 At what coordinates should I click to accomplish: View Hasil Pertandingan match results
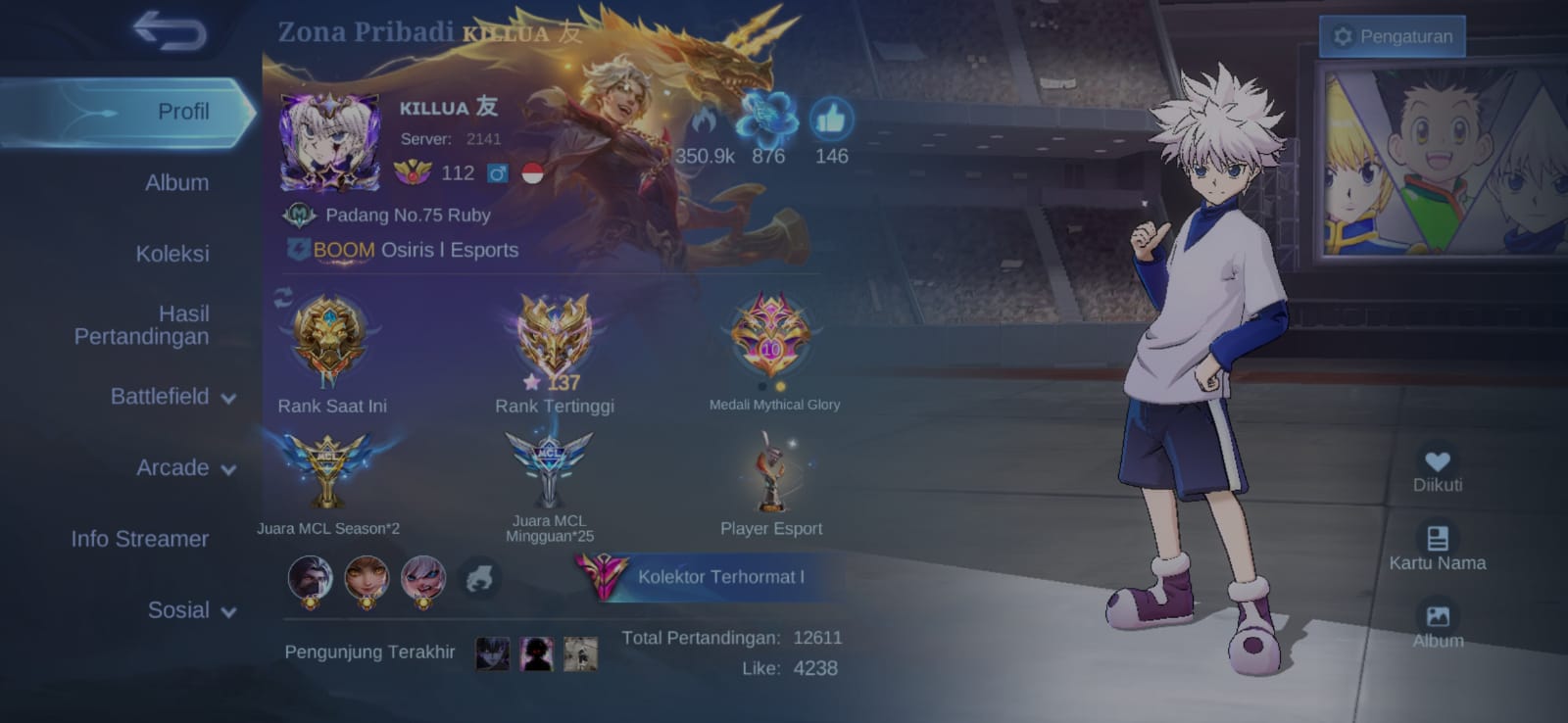[x=142, y=324]
